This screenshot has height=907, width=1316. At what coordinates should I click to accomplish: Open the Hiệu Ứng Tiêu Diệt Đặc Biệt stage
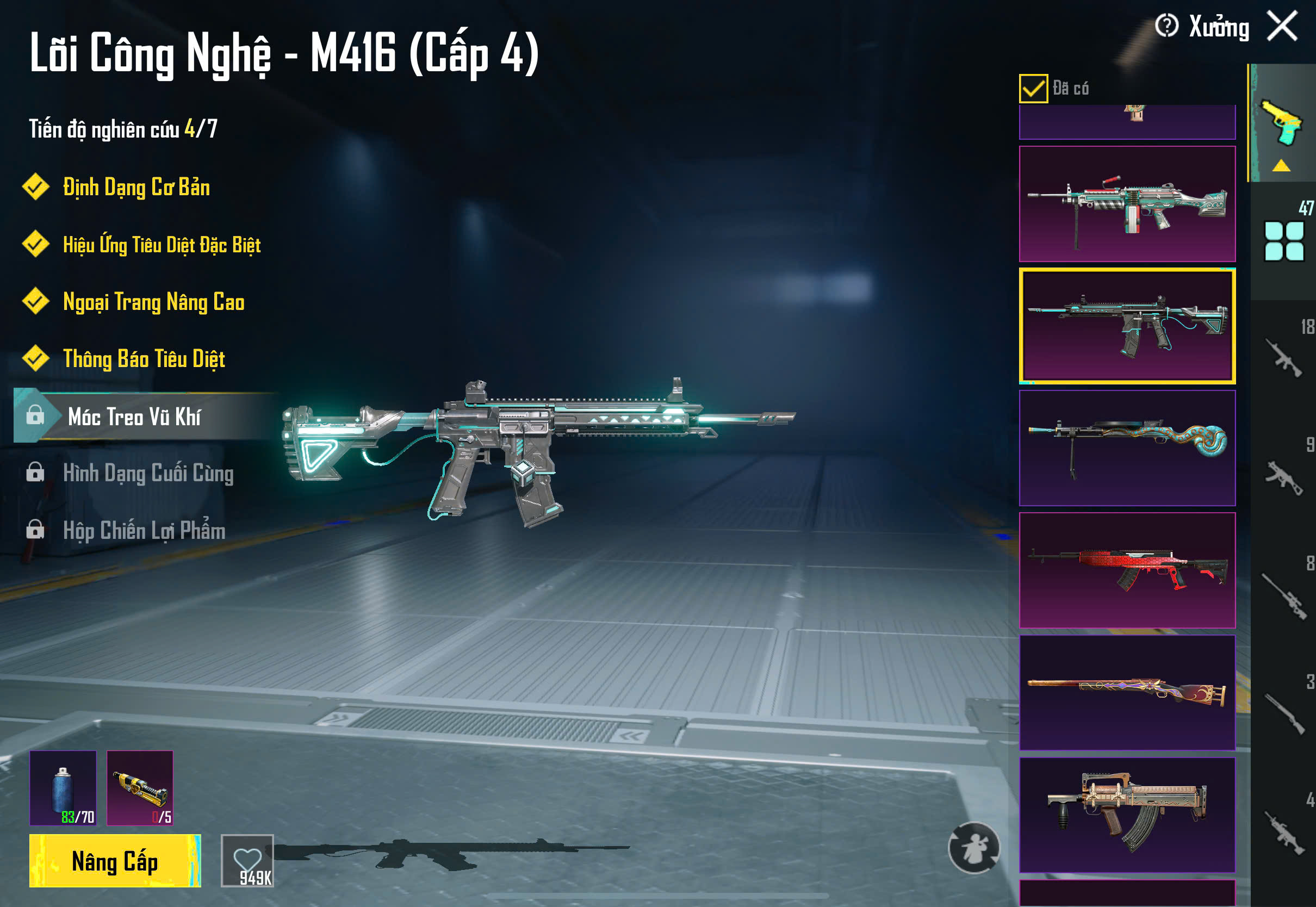[x=162, y=245]
